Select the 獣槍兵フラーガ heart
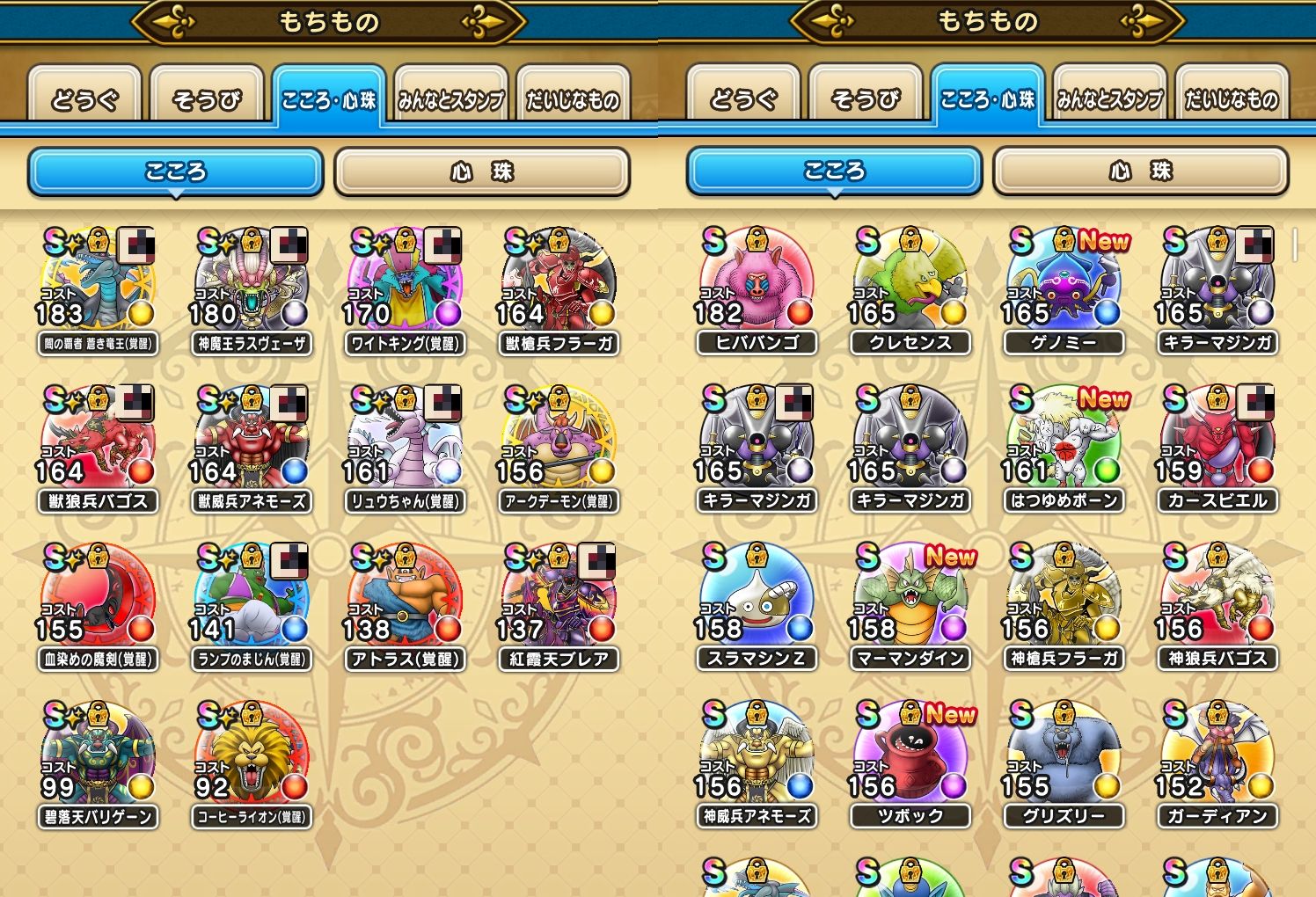The width and height of the screenshot is (1316, 897). (x=559, y=281)
